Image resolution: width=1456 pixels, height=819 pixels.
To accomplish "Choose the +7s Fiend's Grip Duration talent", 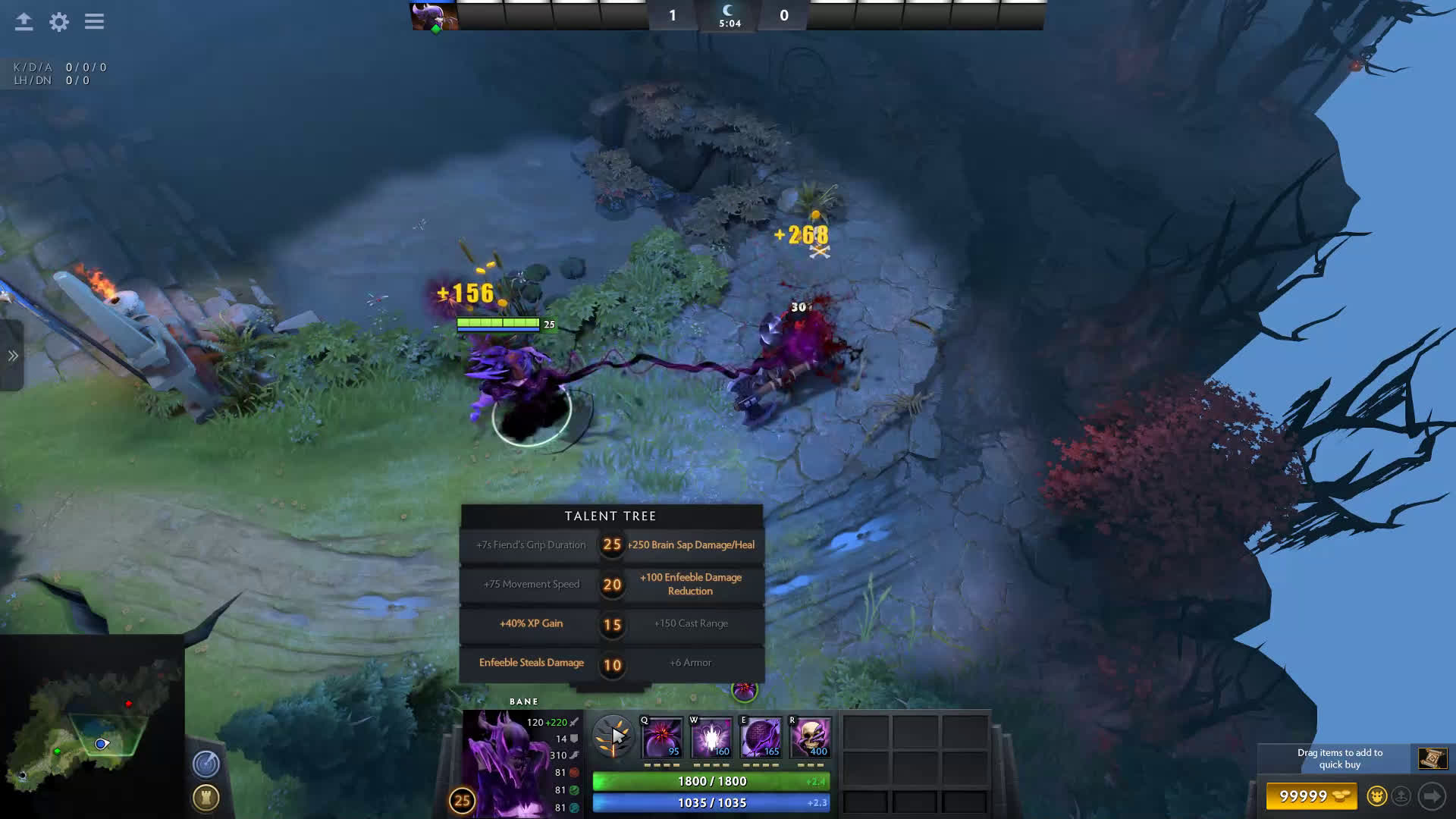I will tap(531, 545).
